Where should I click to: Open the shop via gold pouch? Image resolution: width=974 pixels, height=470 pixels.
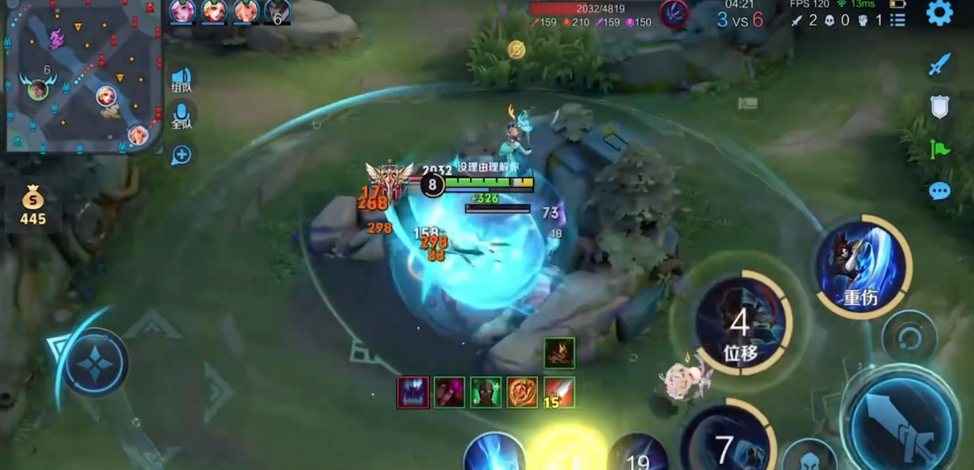pos(33,204)
